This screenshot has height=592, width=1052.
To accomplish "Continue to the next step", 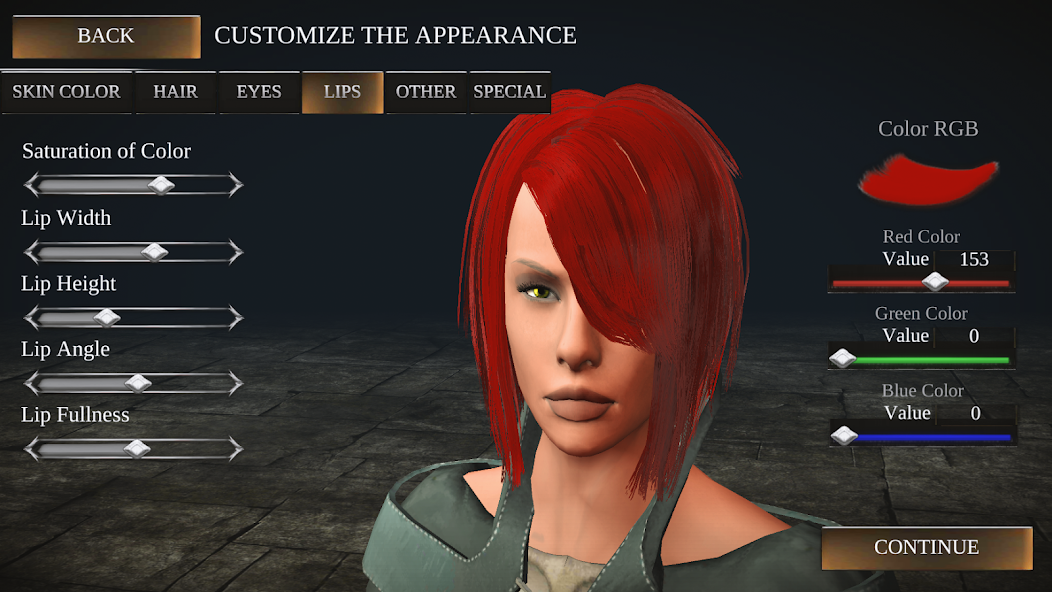I will (x=926, y=548).
